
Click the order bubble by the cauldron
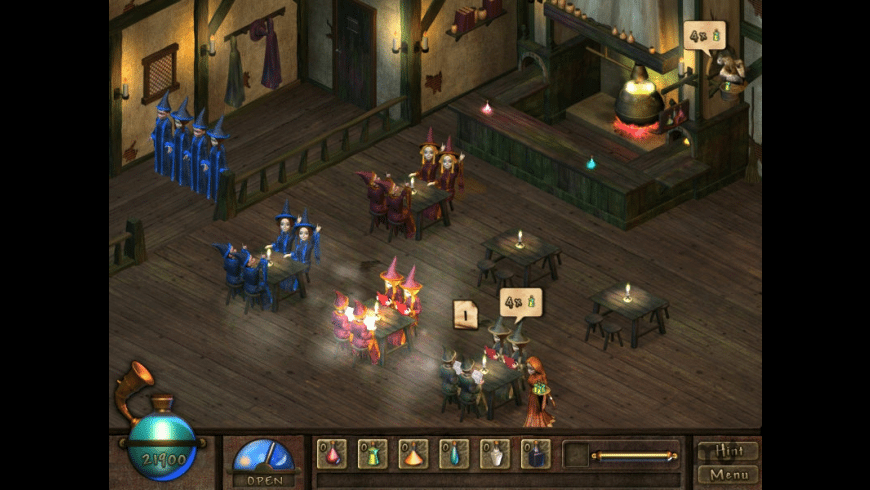click(x=704, y=37)
